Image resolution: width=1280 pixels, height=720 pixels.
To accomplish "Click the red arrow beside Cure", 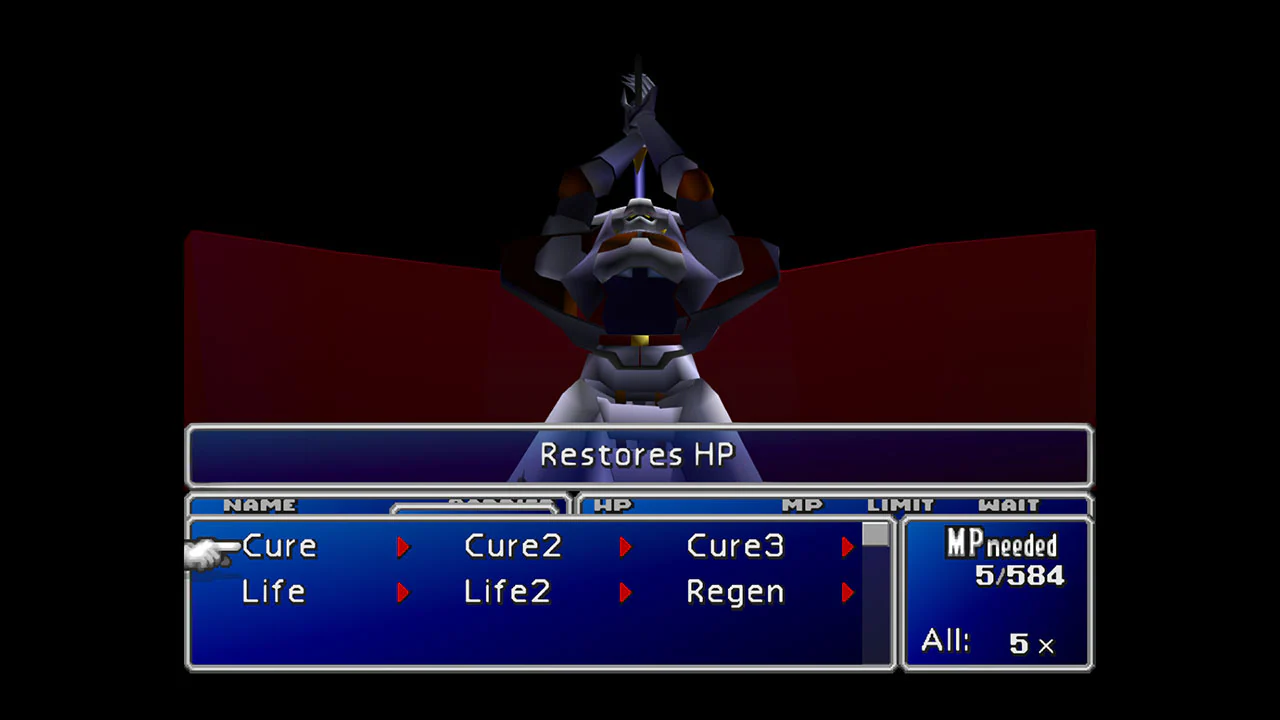I will pyautogui.click(x=403, y=546).
